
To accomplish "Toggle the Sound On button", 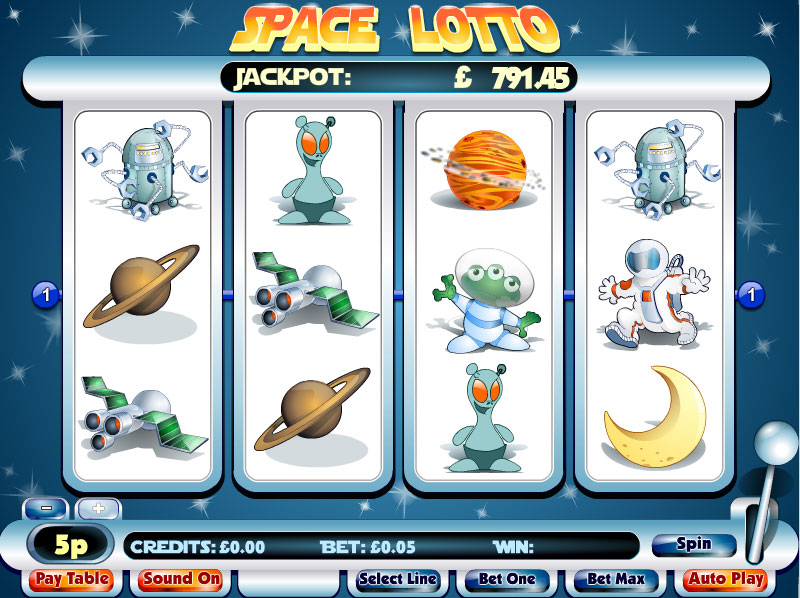I will click(180, 579).
